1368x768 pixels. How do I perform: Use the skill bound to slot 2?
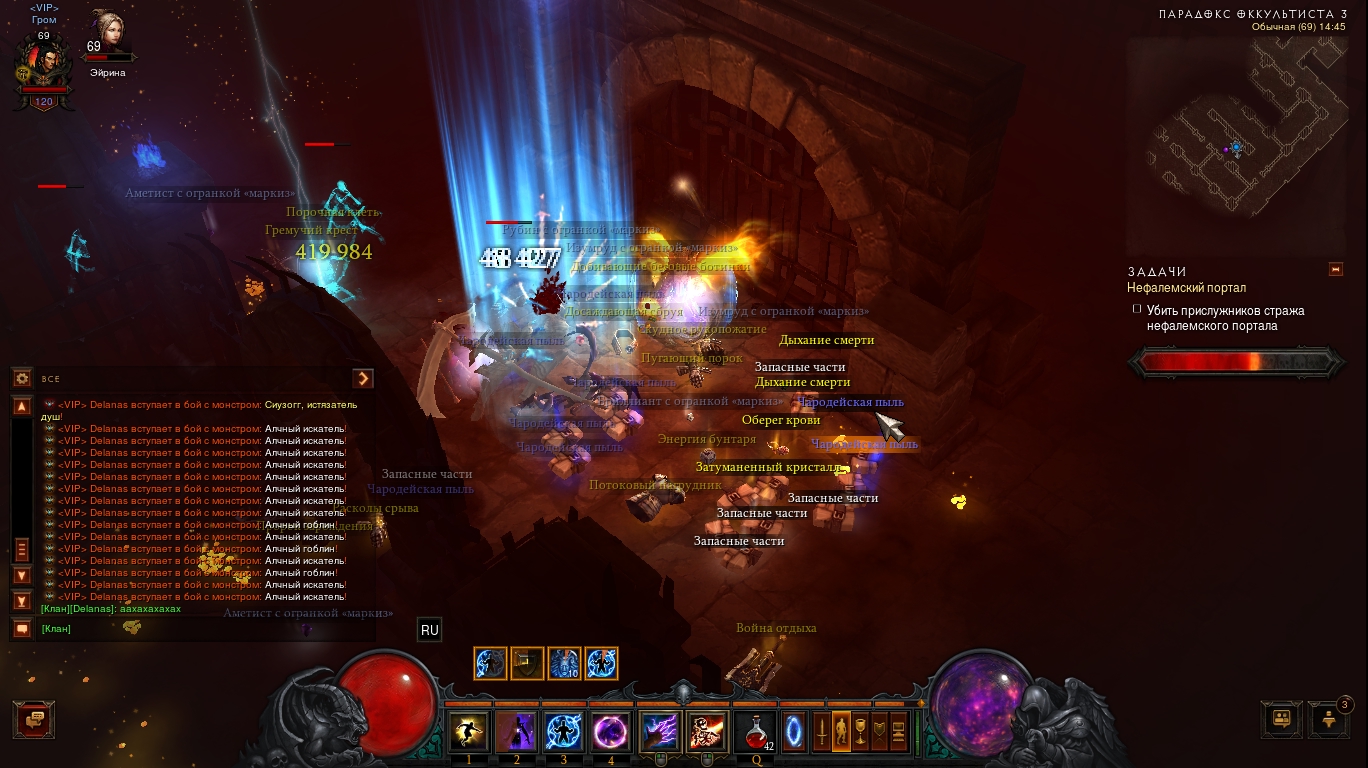[517, 732]
